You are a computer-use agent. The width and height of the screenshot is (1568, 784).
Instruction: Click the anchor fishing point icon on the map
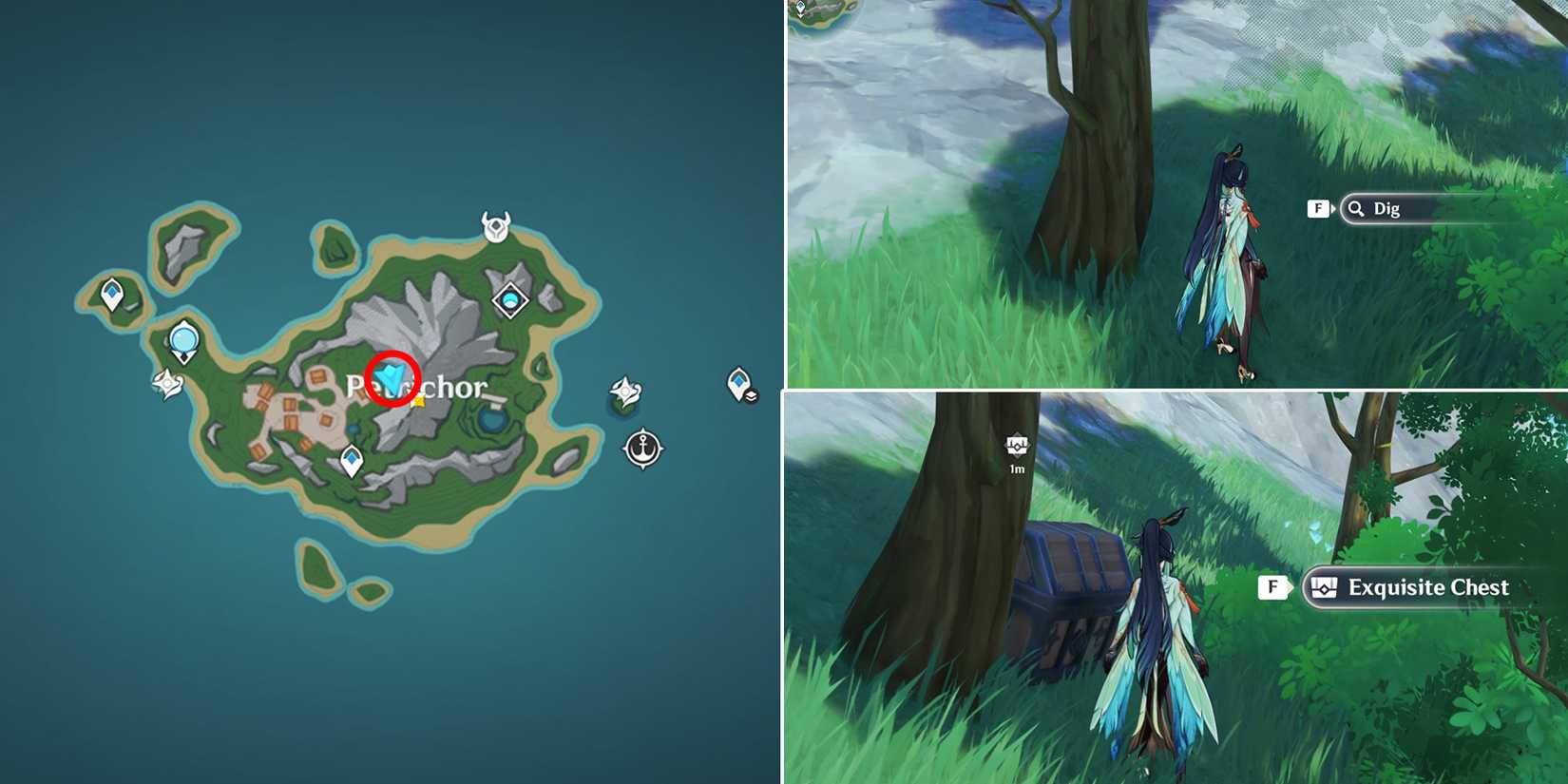[x=644, y=449]
